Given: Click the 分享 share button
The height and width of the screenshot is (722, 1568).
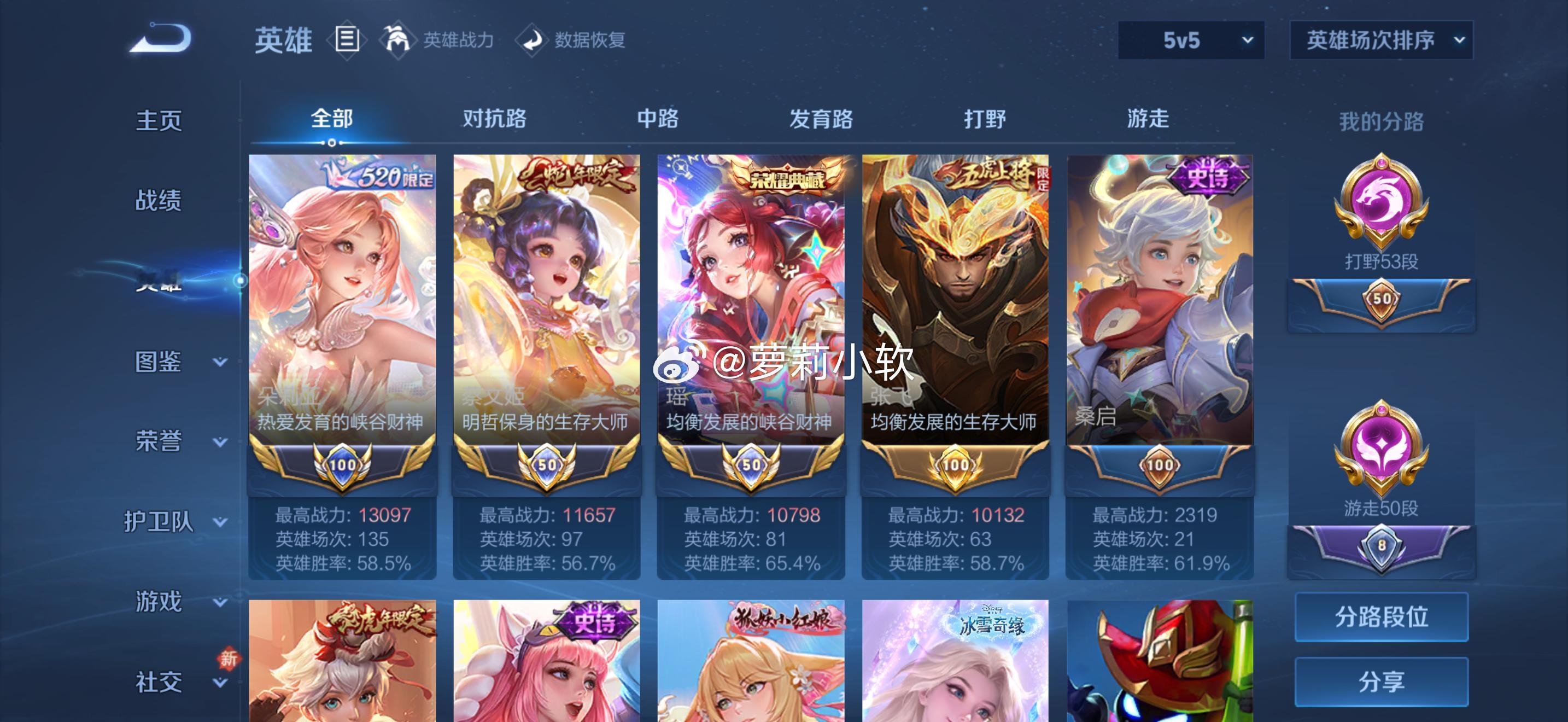Looking at the screenshot, I should [x=1382, y=682].
